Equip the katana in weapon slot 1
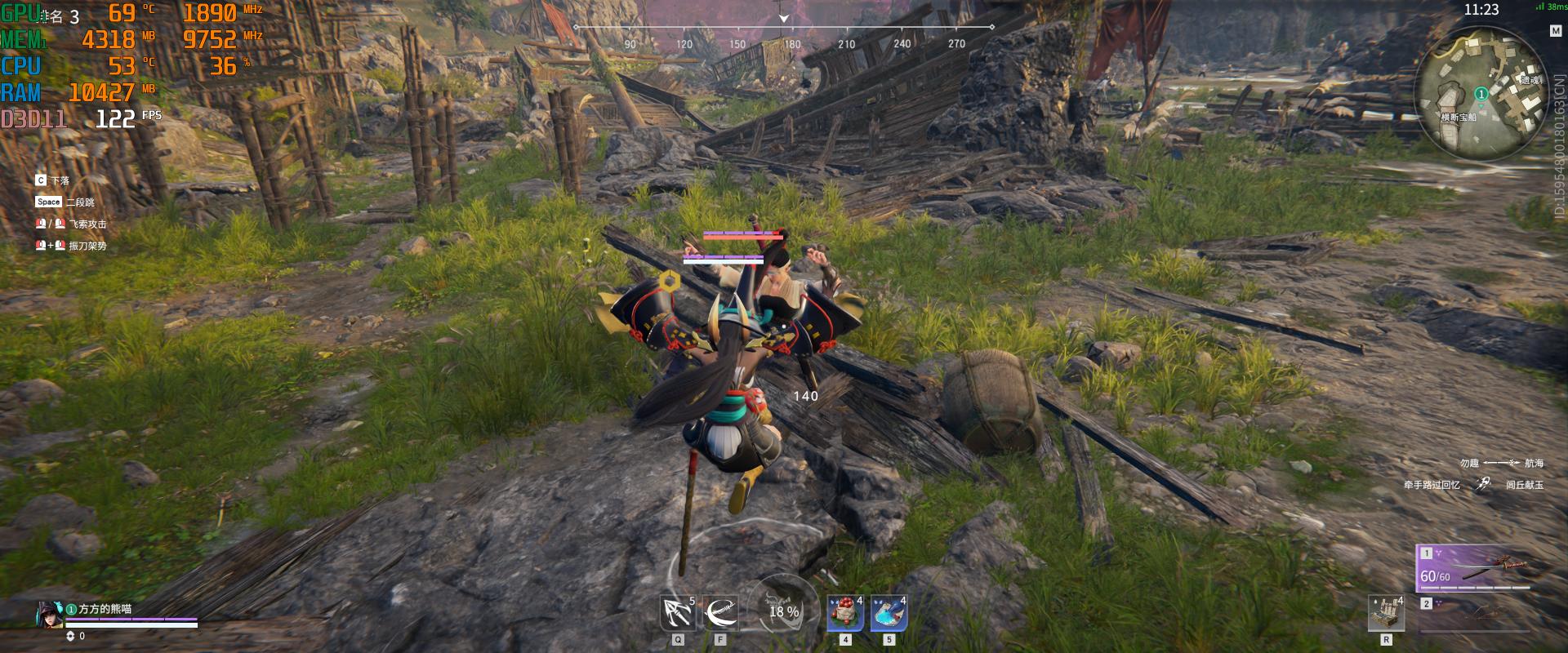 [1474, 568]
